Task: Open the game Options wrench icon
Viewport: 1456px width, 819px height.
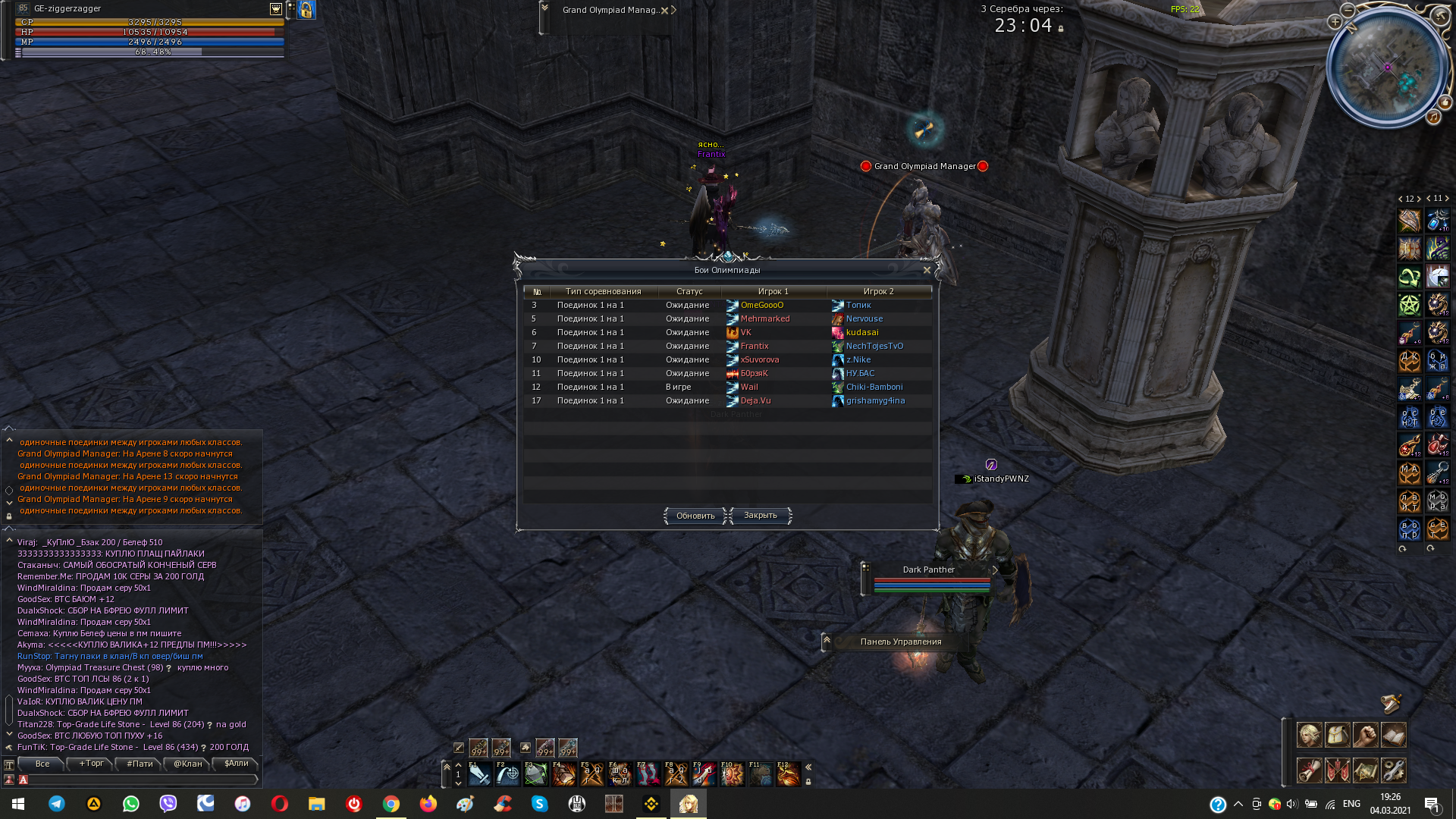Action: click(x=1395, y=771)
